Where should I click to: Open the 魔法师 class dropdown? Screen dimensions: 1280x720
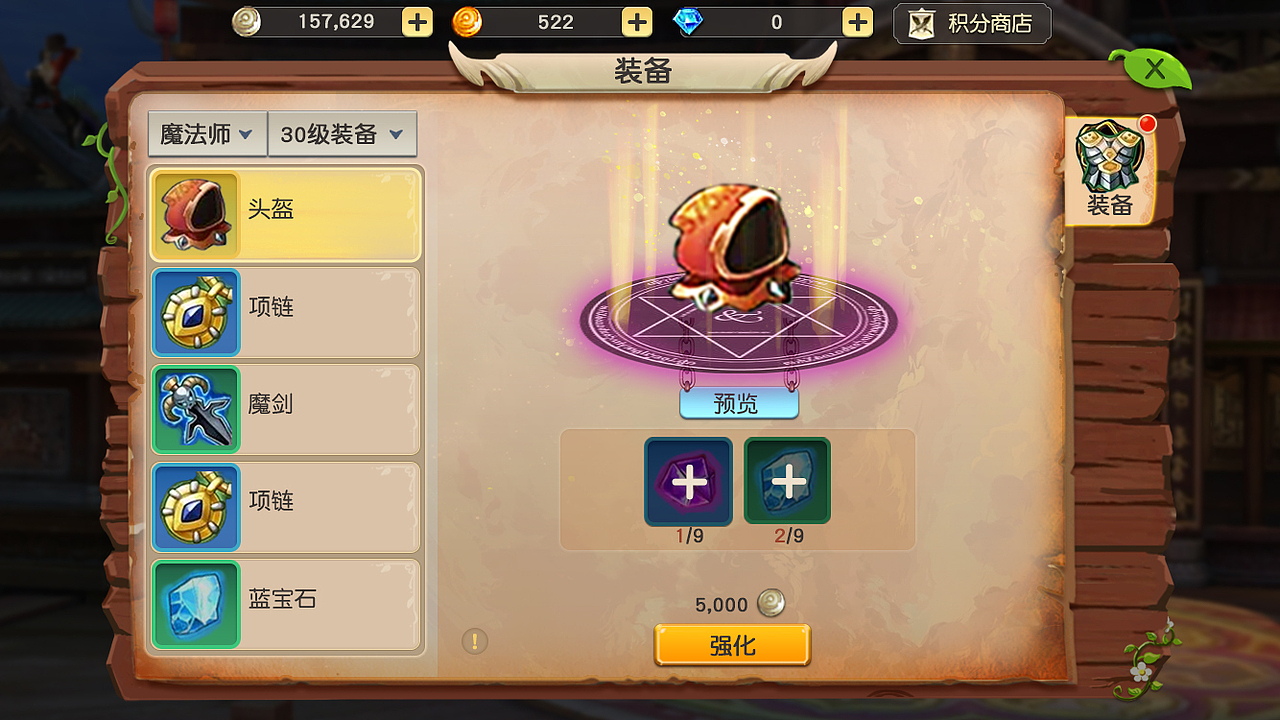[x=206, y=133]
